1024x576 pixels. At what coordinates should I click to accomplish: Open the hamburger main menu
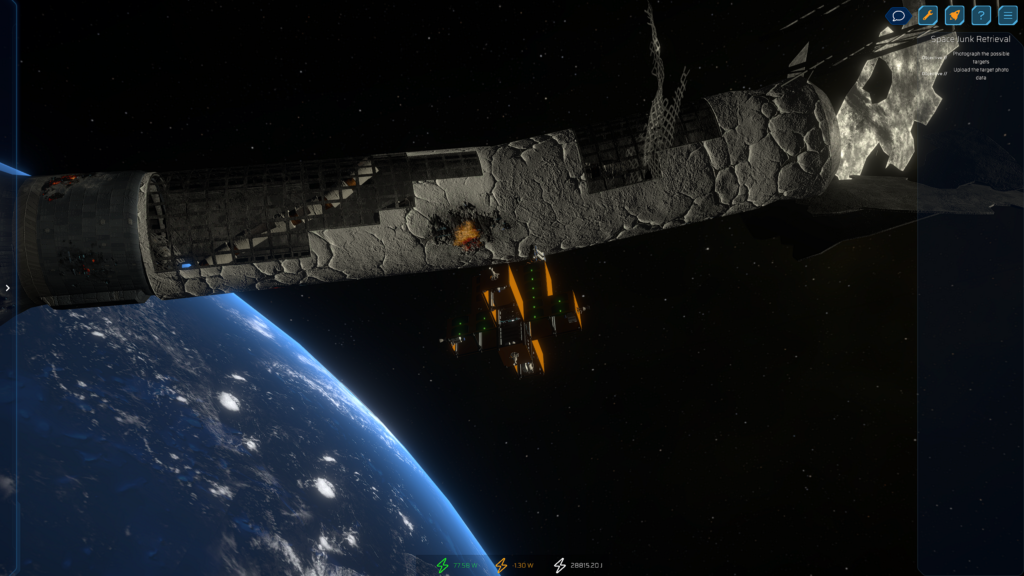click(1008, 16)
